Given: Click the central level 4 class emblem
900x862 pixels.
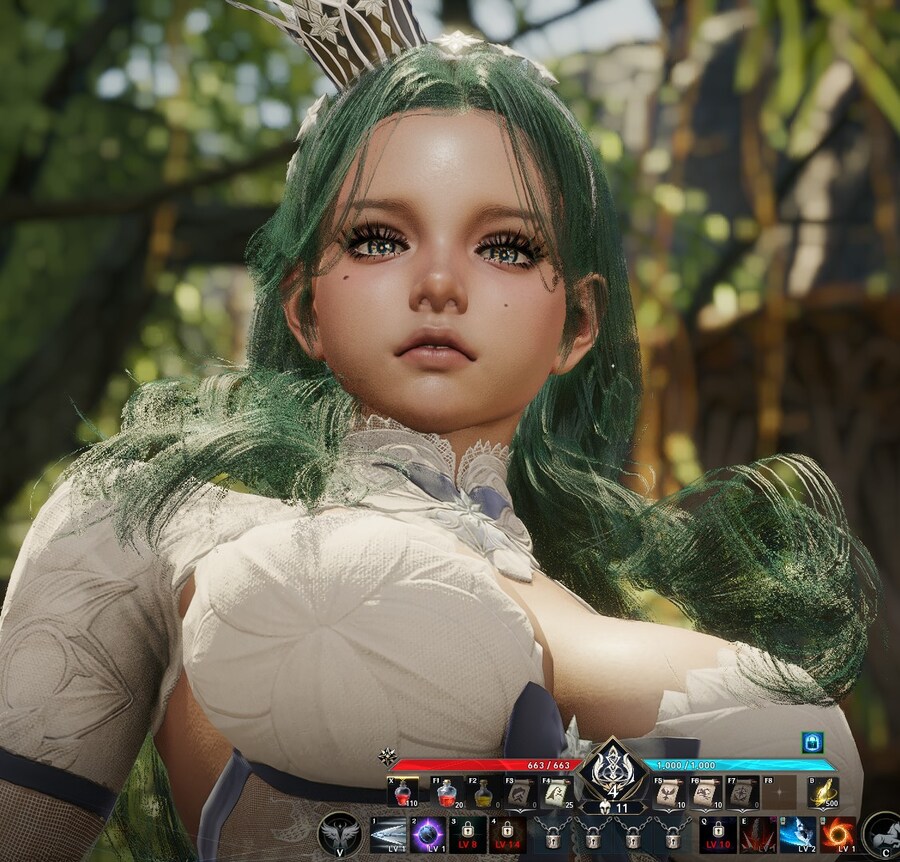Looking at the screenshot, I should [x=610, y=771].
